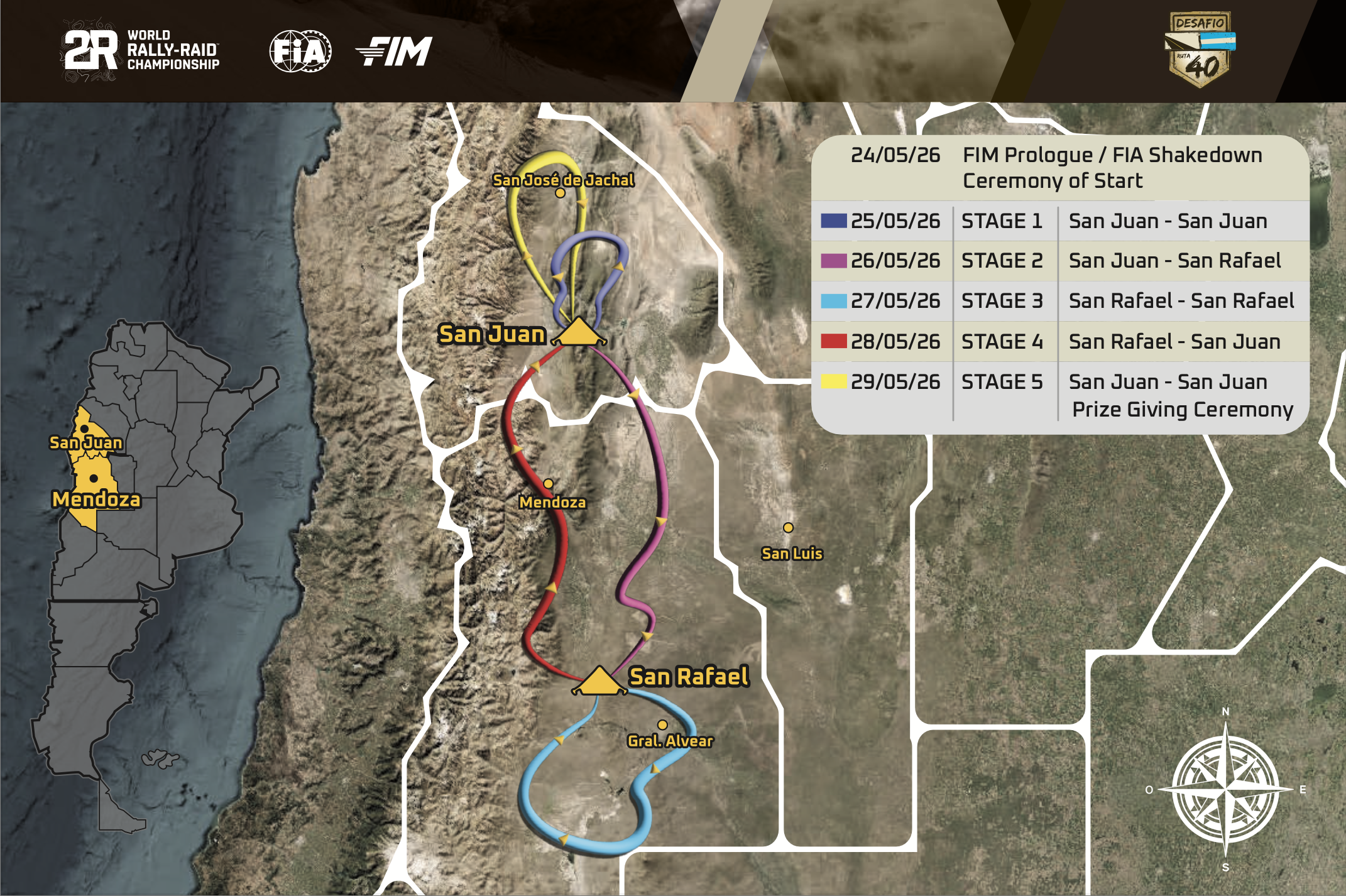1346x896 pixels.
Task: Select the San Luis map marker
Action: [788, 528]
